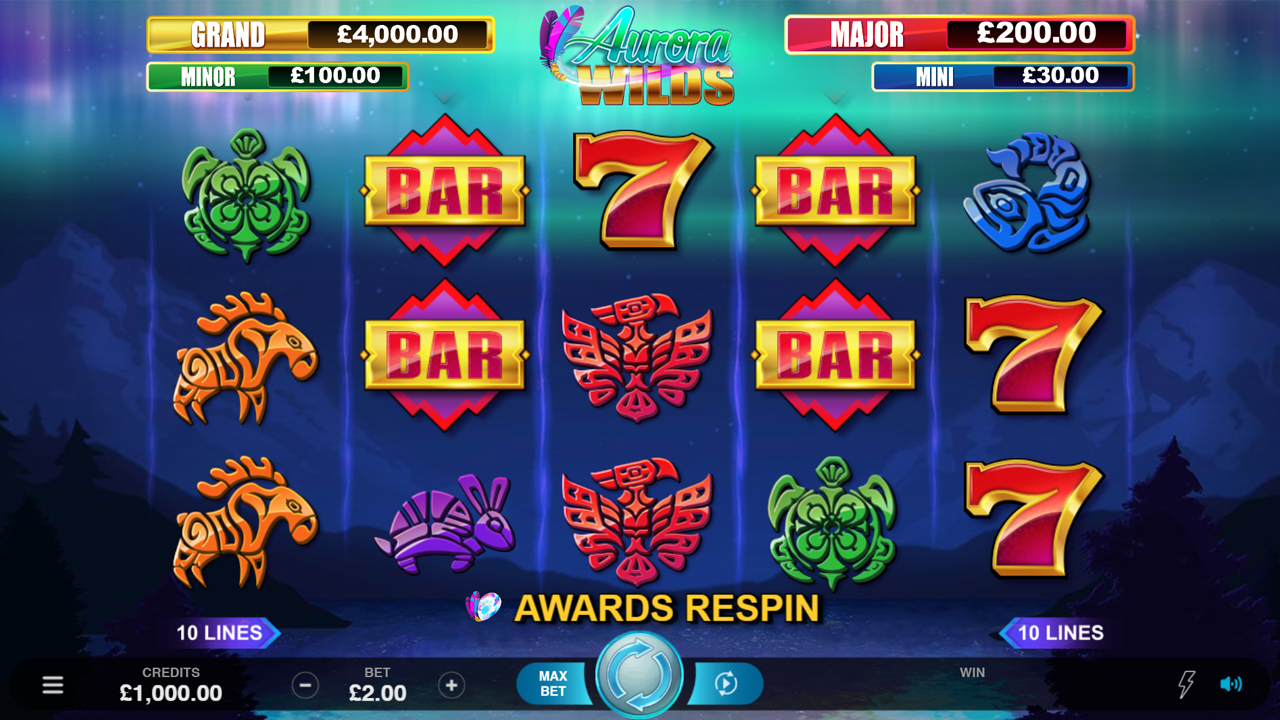The width and height of the screenshot is (1280, 720).
Task: Open the hamburger menu
Action: (53, 685)
